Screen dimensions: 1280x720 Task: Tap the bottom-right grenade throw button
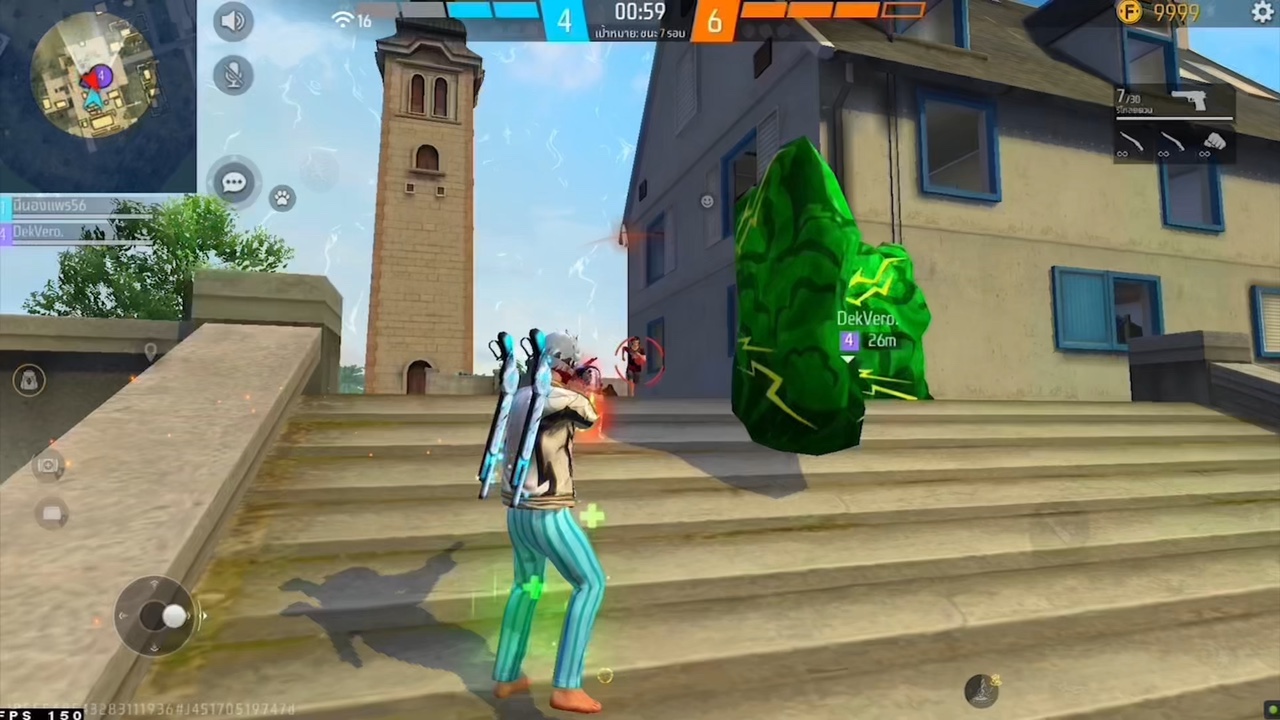(x=982, y=689)
